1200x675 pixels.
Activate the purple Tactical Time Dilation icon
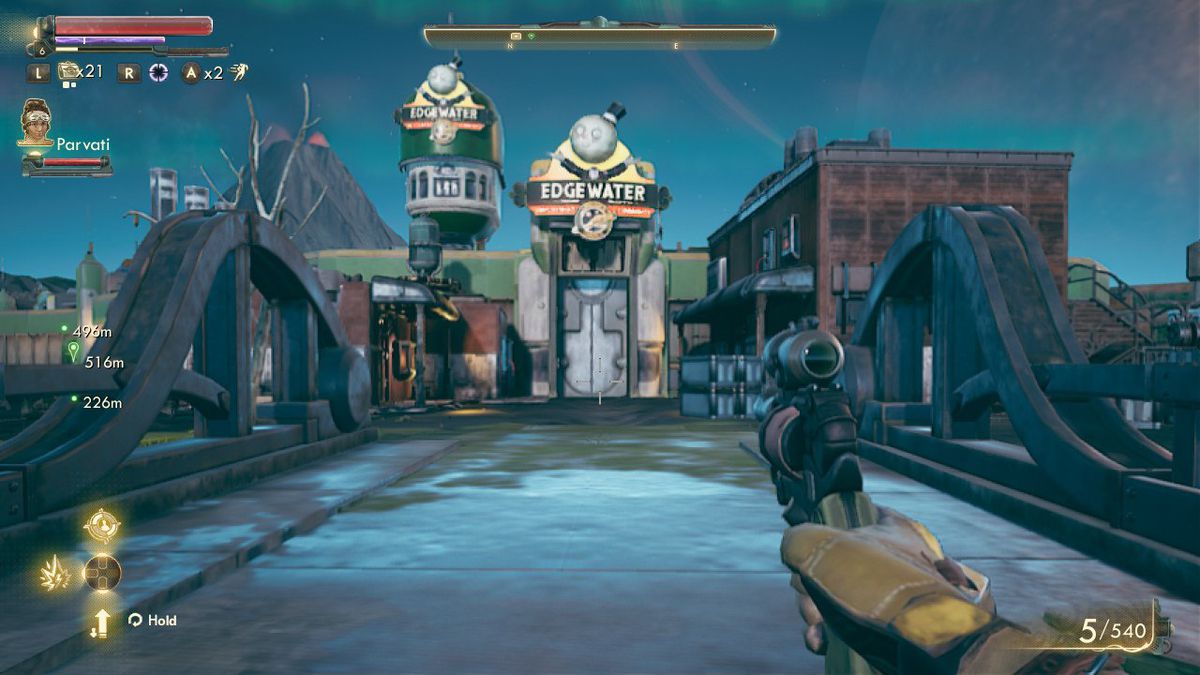[158, 72]
